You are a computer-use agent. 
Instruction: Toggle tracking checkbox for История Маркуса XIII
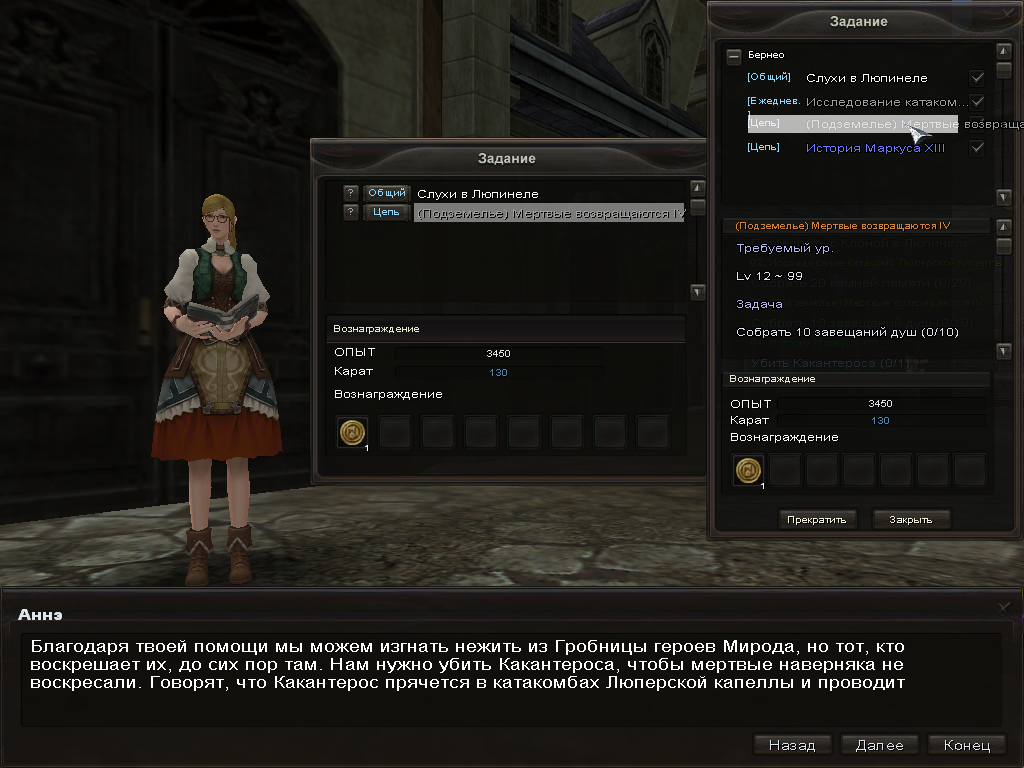977,148
